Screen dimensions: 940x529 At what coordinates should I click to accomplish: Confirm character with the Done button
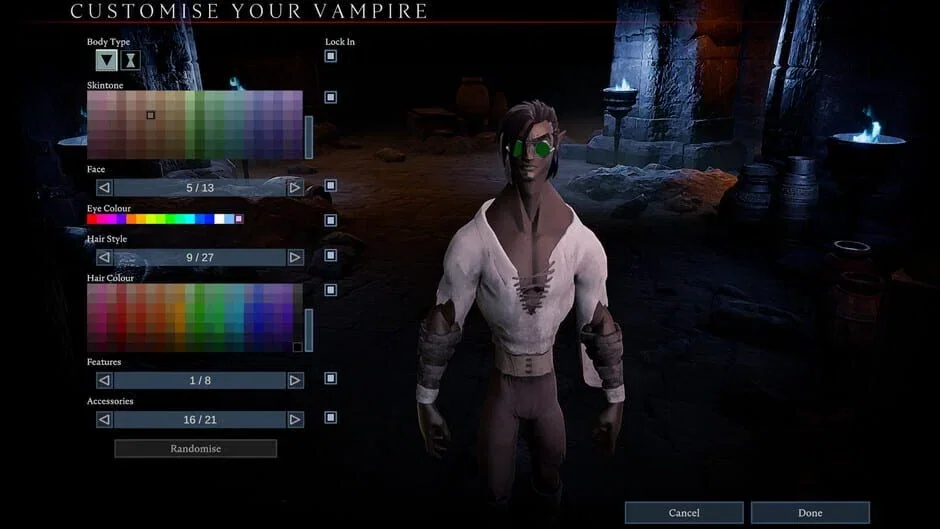point(810,513)
